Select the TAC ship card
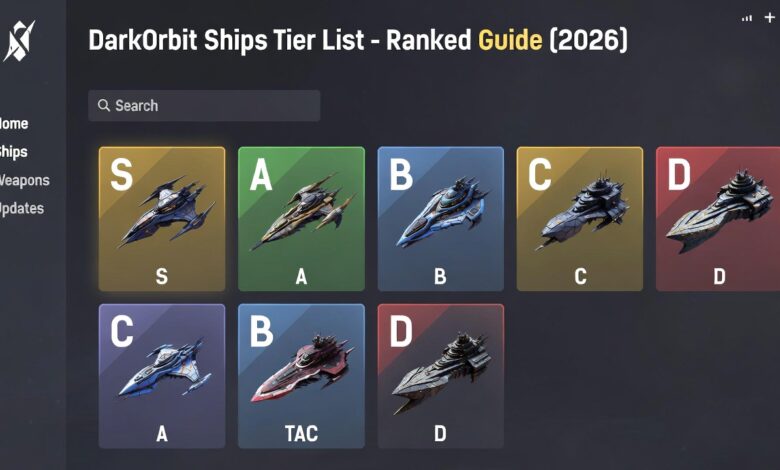This screenshot has width=780, height=470. [301, 376]
